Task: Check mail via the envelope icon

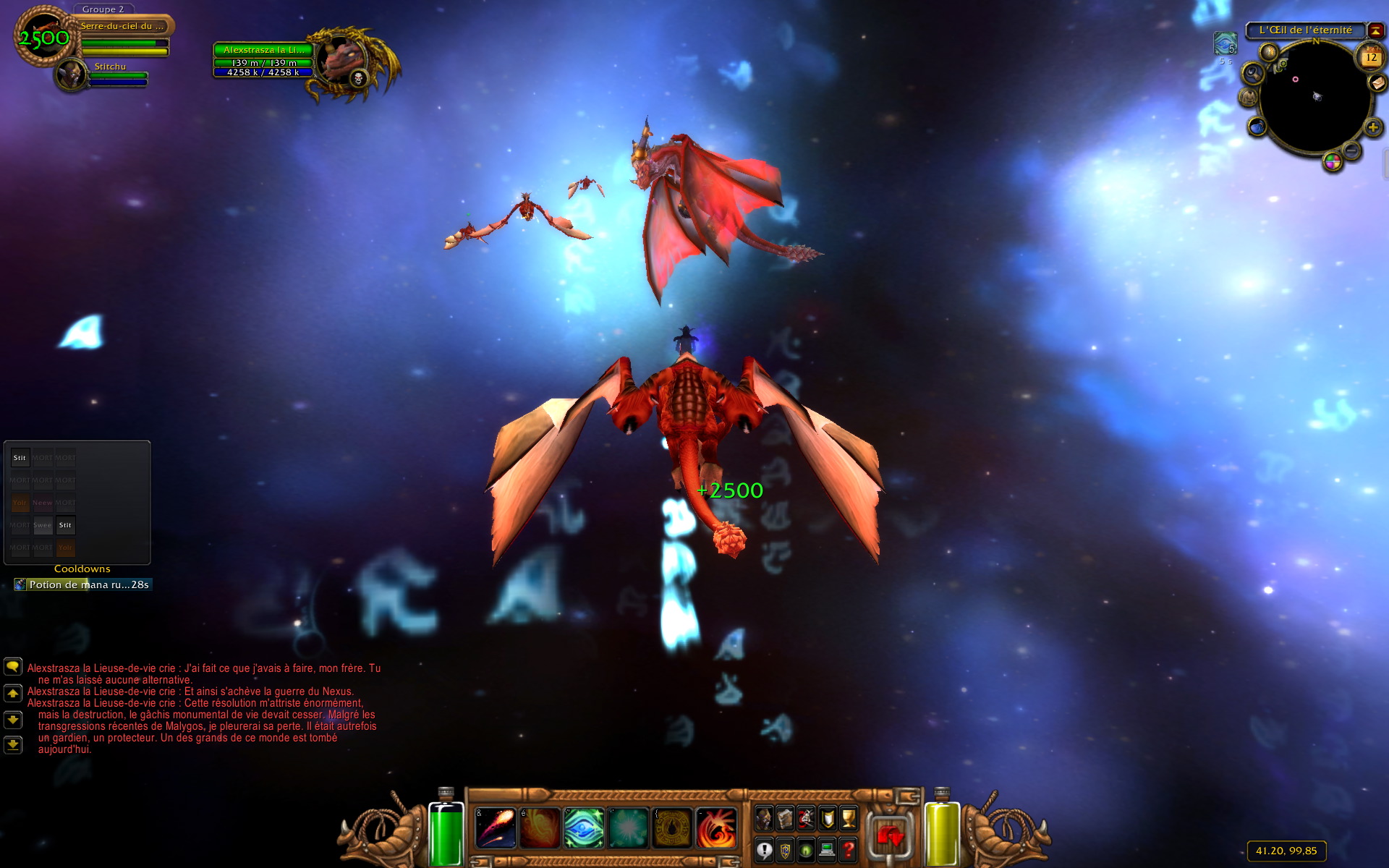Action: pos(1377,83)
